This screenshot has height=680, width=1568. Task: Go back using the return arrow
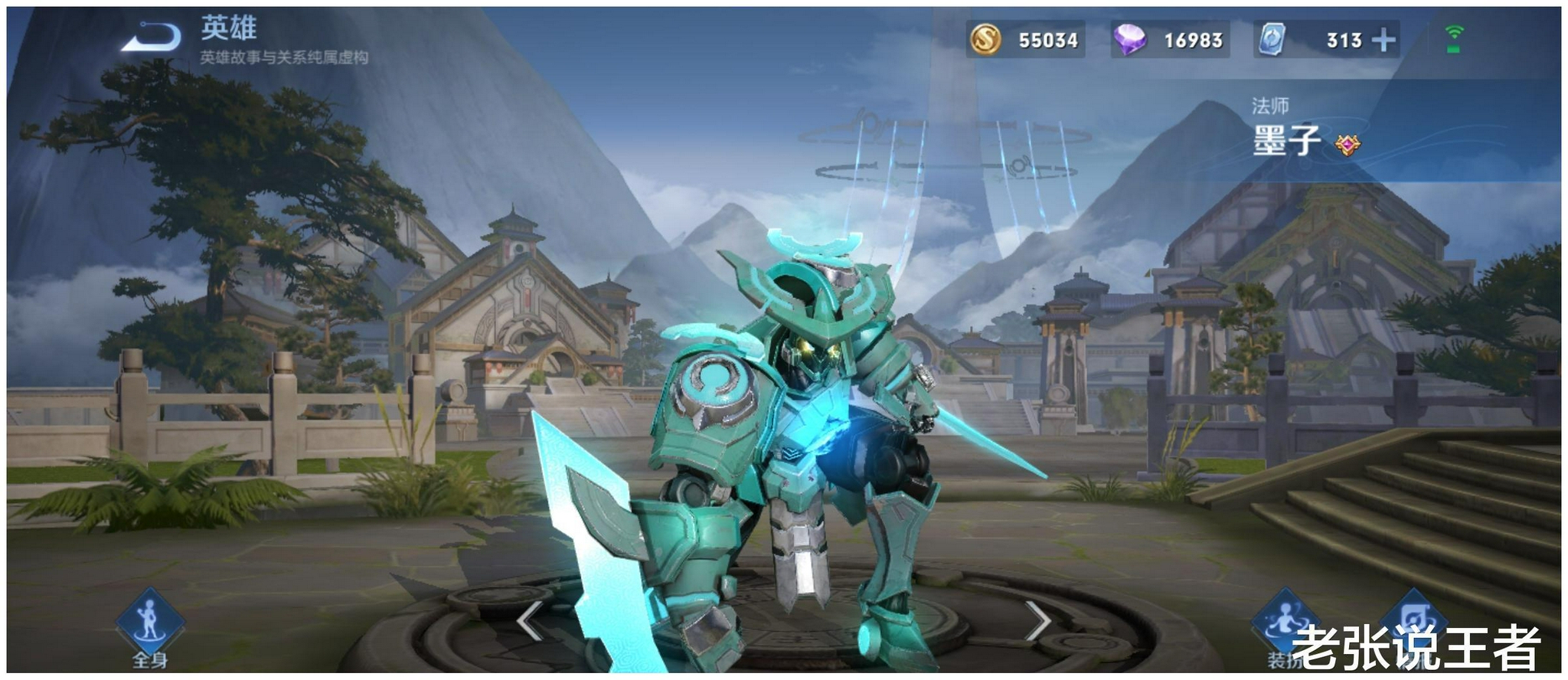[152, 37]
